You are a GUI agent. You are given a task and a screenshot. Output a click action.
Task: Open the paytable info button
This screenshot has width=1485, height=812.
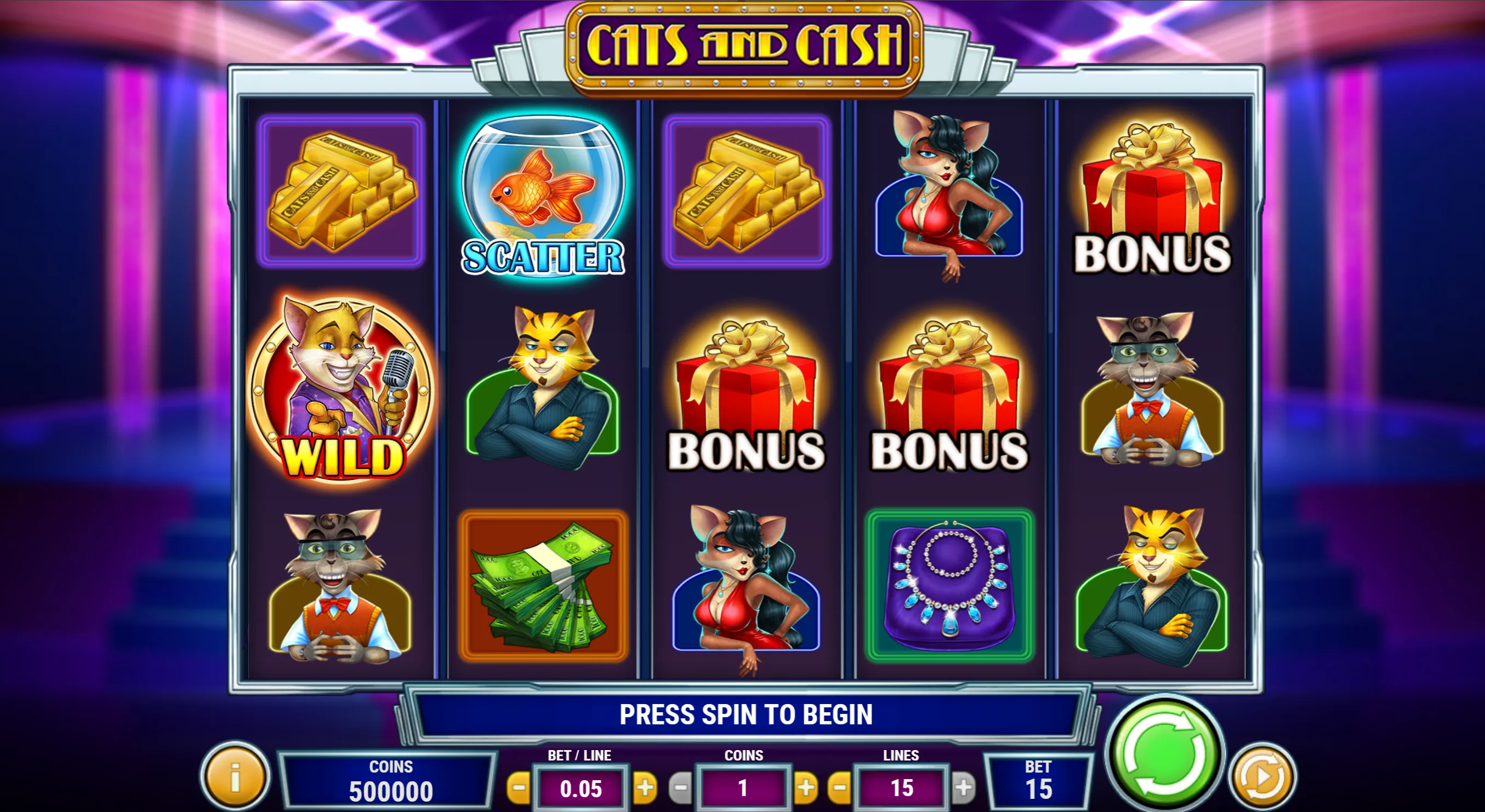(235, 777)
